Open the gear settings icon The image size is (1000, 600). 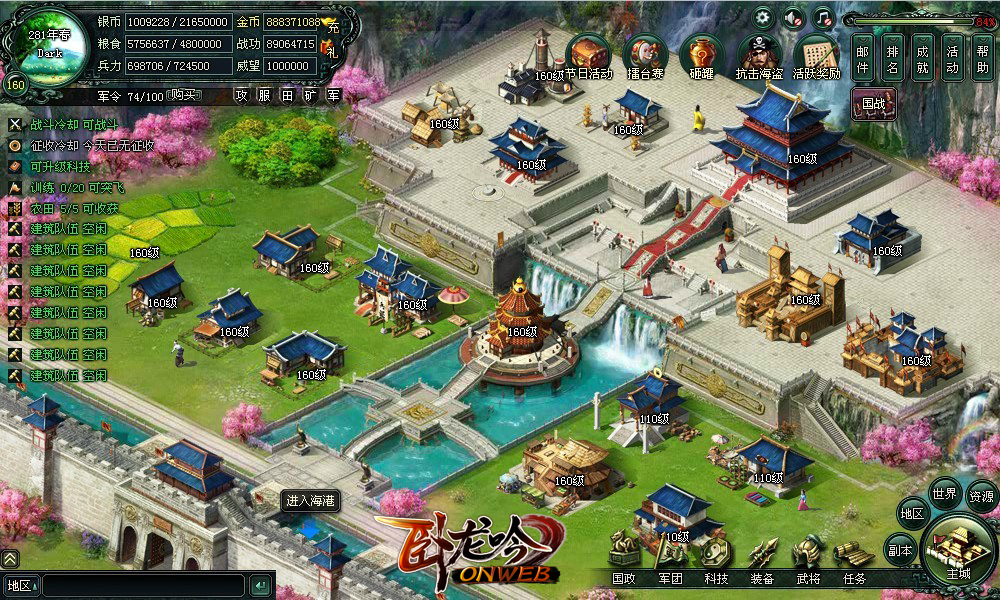(x=764, y=17)
